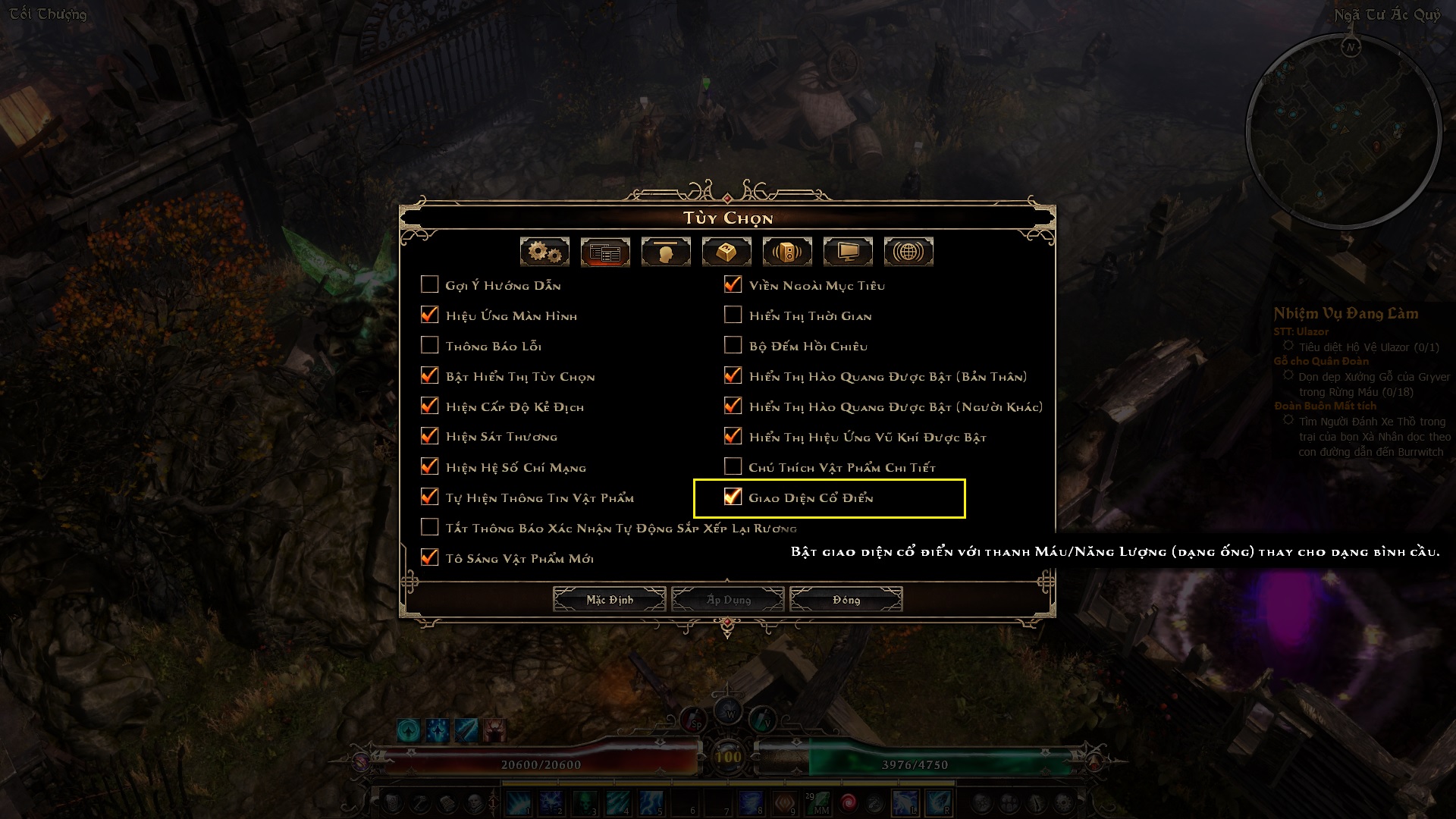The image size is (1456, 819).
Task: Enable Chú Thích Vật Phẩm Chi Tiết
Action: [x=733, y=466]
